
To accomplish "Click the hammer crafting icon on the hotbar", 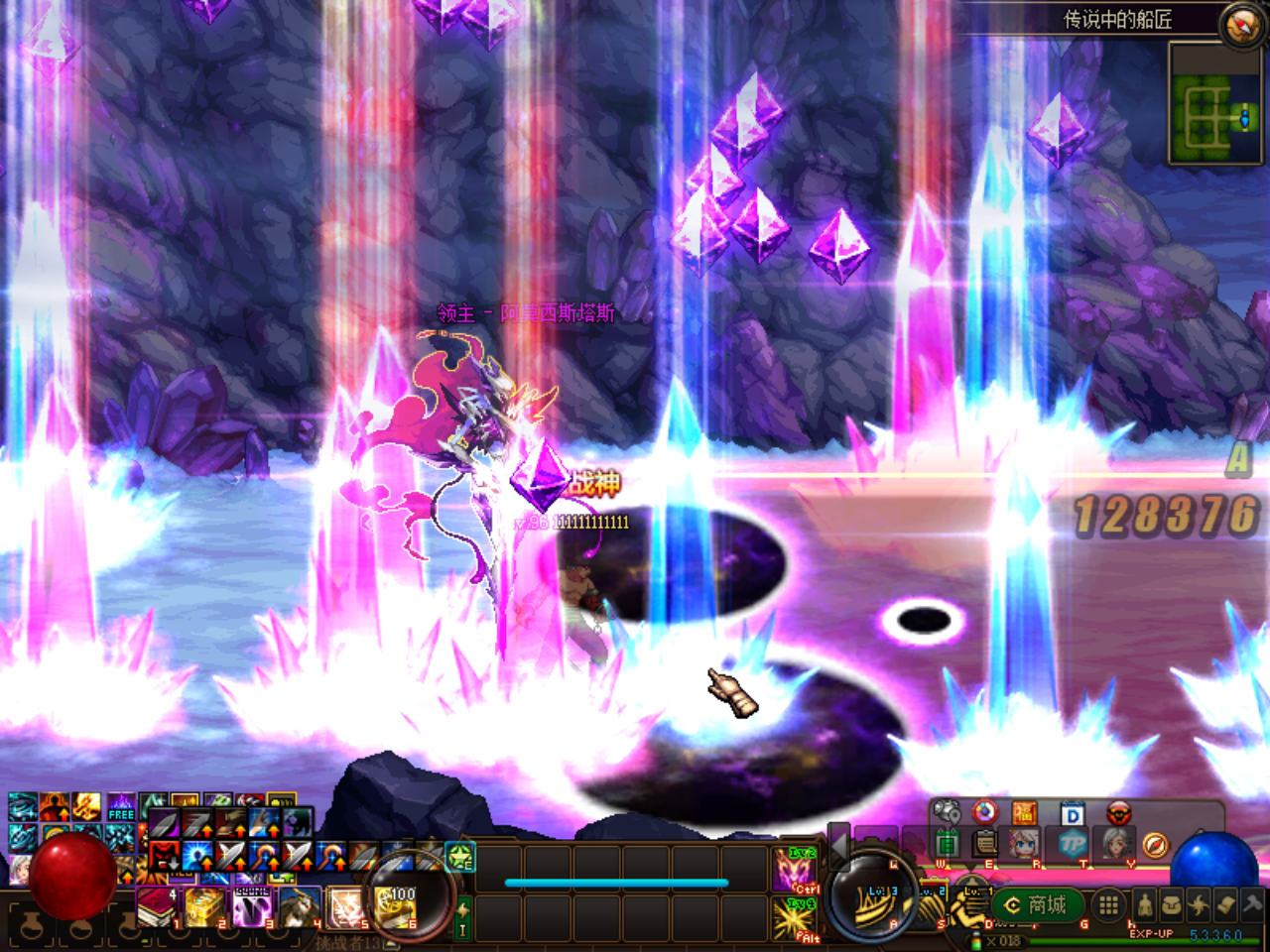I will coord(1252,905).
